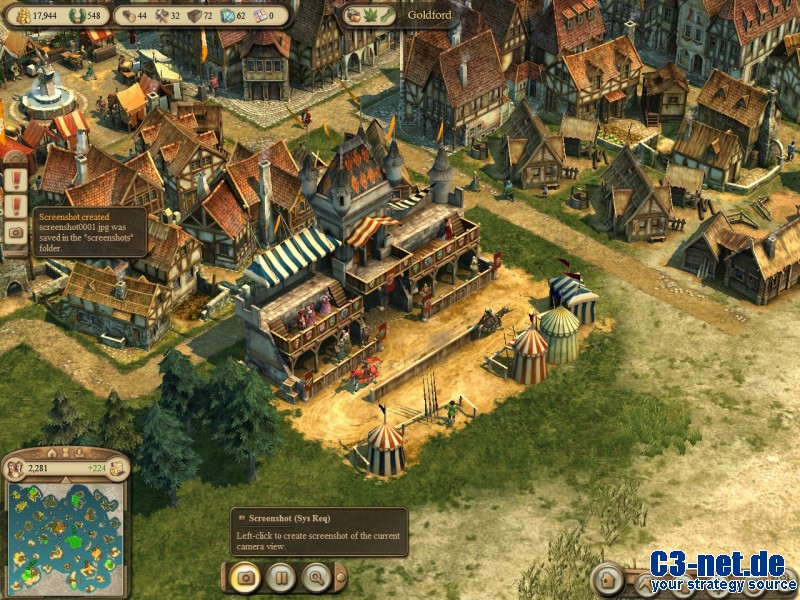Viewport: 800px width, 600px height.
Task: Open the build menu house button
Action: click(x=606, y=579)
